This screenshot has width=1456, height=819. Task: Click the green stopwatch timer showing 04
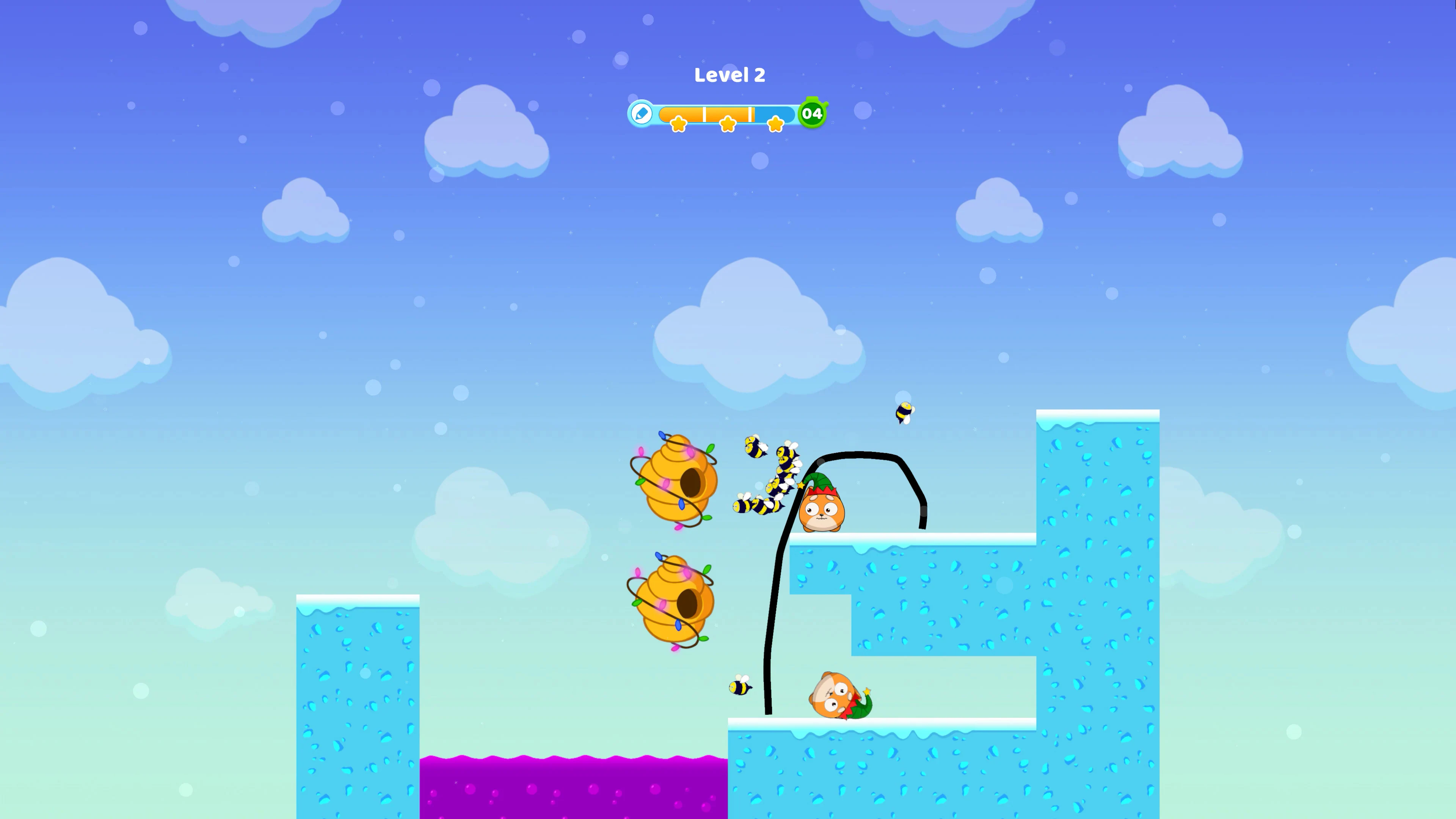(812, 114)
